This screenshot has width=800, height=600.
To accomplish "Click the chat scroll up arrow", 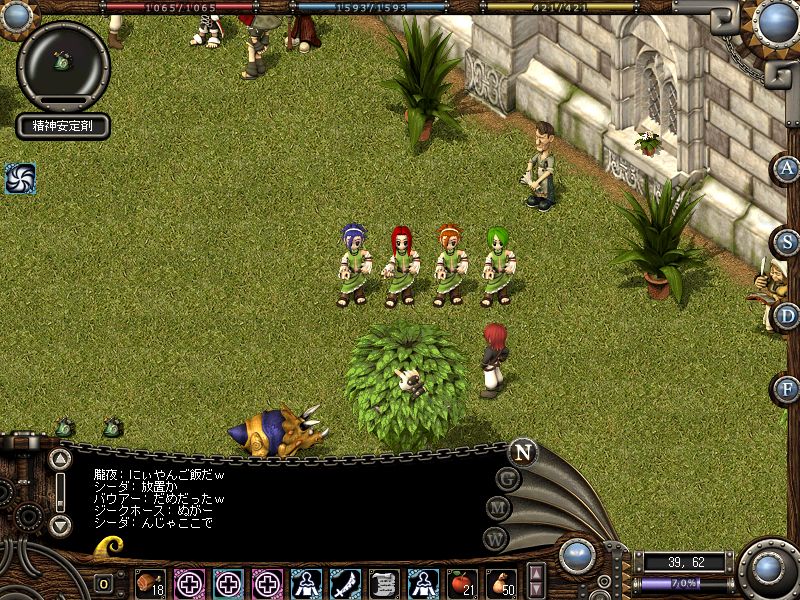I will coord(60,459).
